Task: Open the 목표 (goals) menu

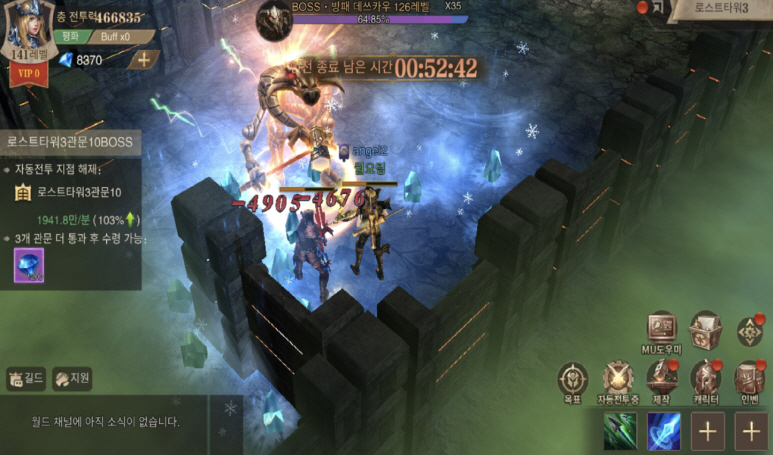Action: pos(573,381)
